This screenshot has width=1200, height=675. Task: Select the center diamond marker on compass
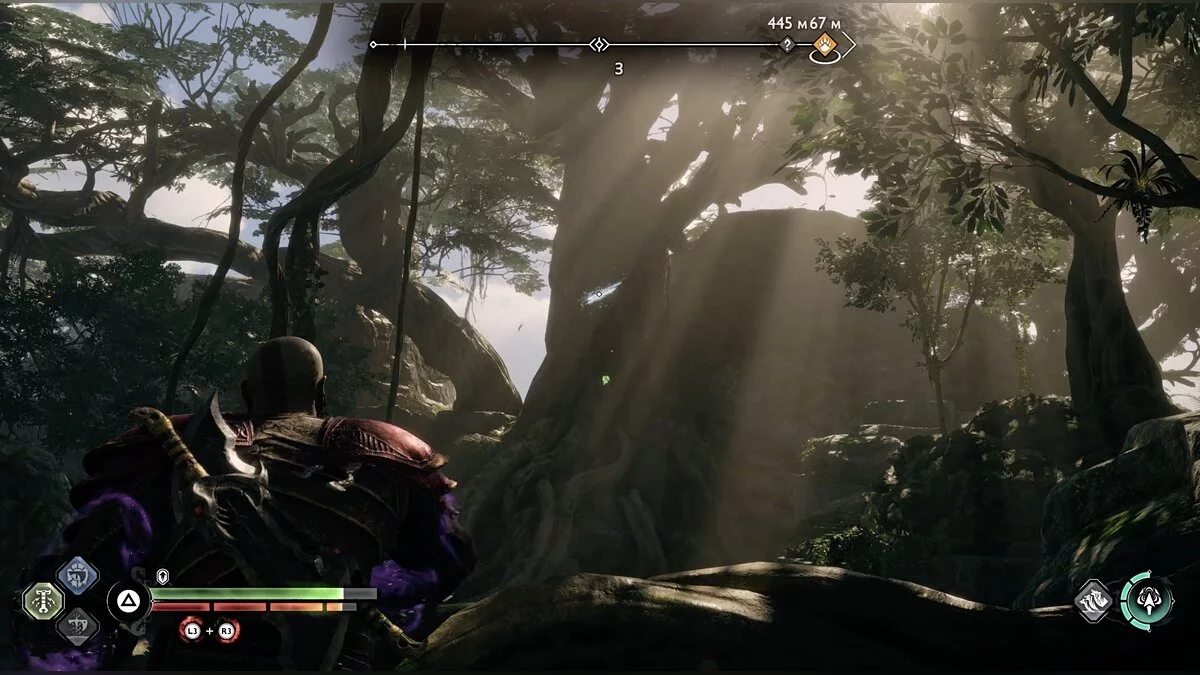(598, 44)
